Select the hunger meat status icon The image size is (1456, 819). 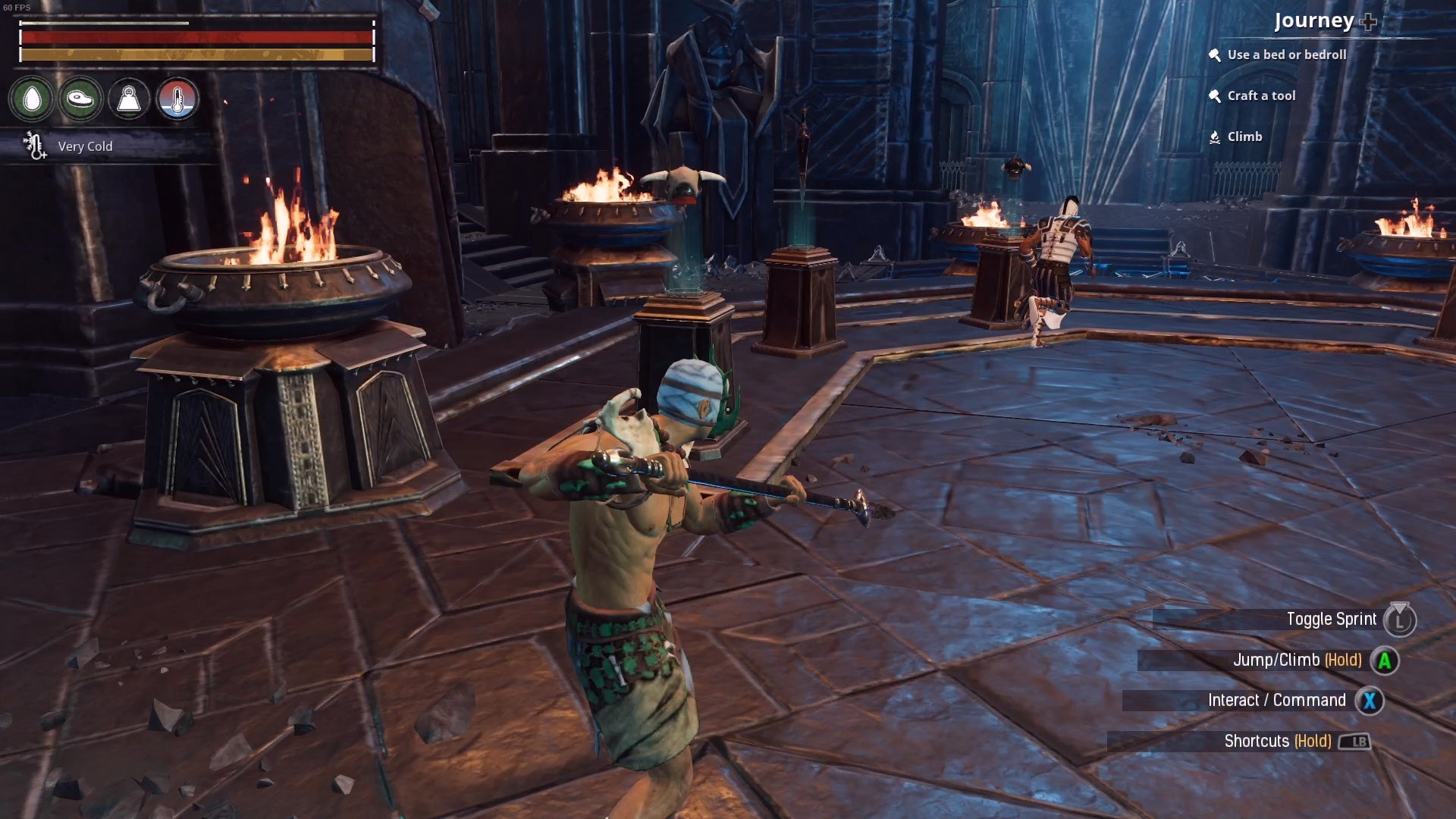pyautogui.click(x=80, y=99)
